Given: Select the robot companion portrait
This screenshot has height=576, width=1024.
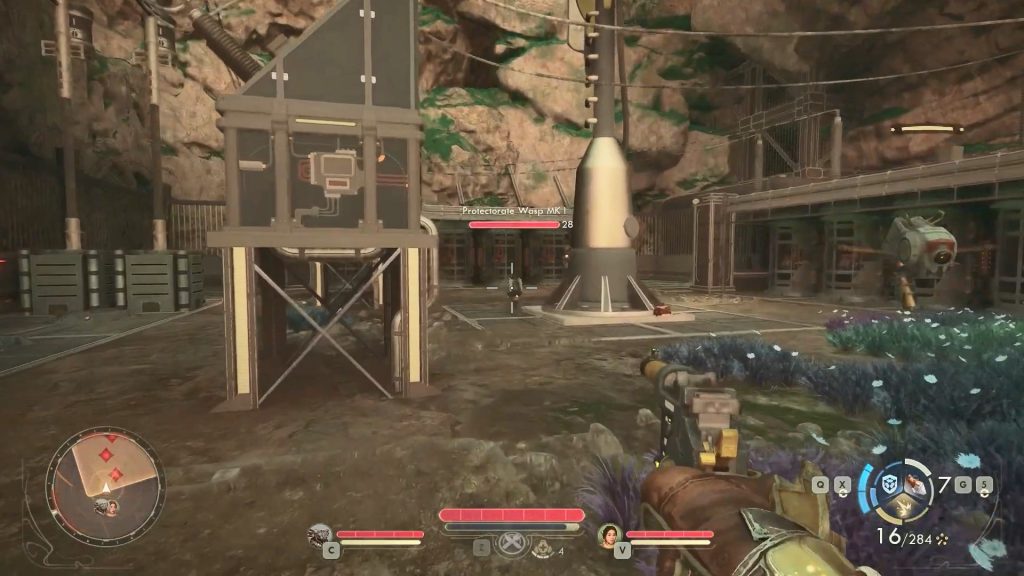Looking at the screenshot, I should 320,534.
